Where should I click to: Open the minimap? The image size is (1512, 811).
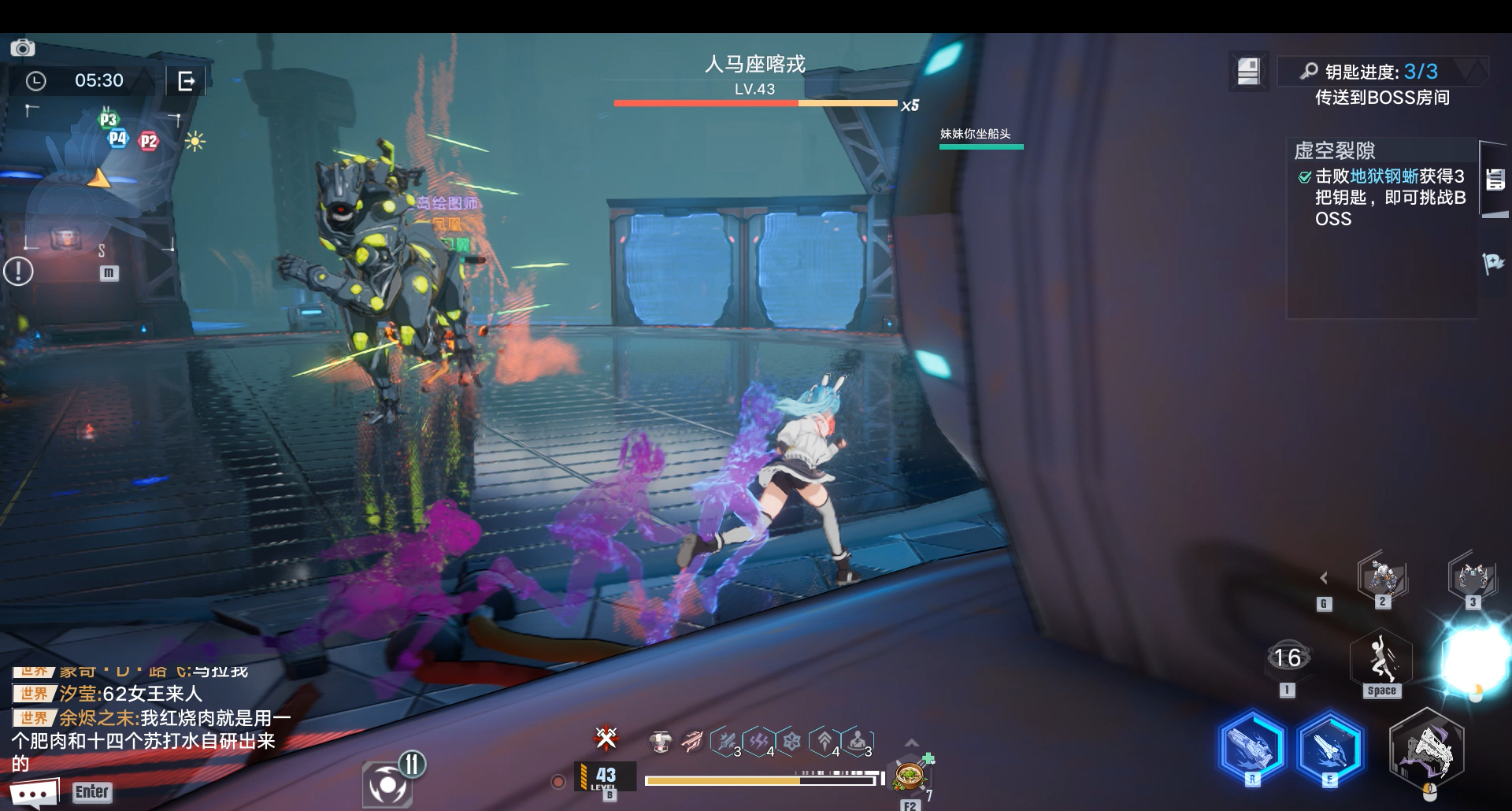pyautogui.click(x=98, y=181)
